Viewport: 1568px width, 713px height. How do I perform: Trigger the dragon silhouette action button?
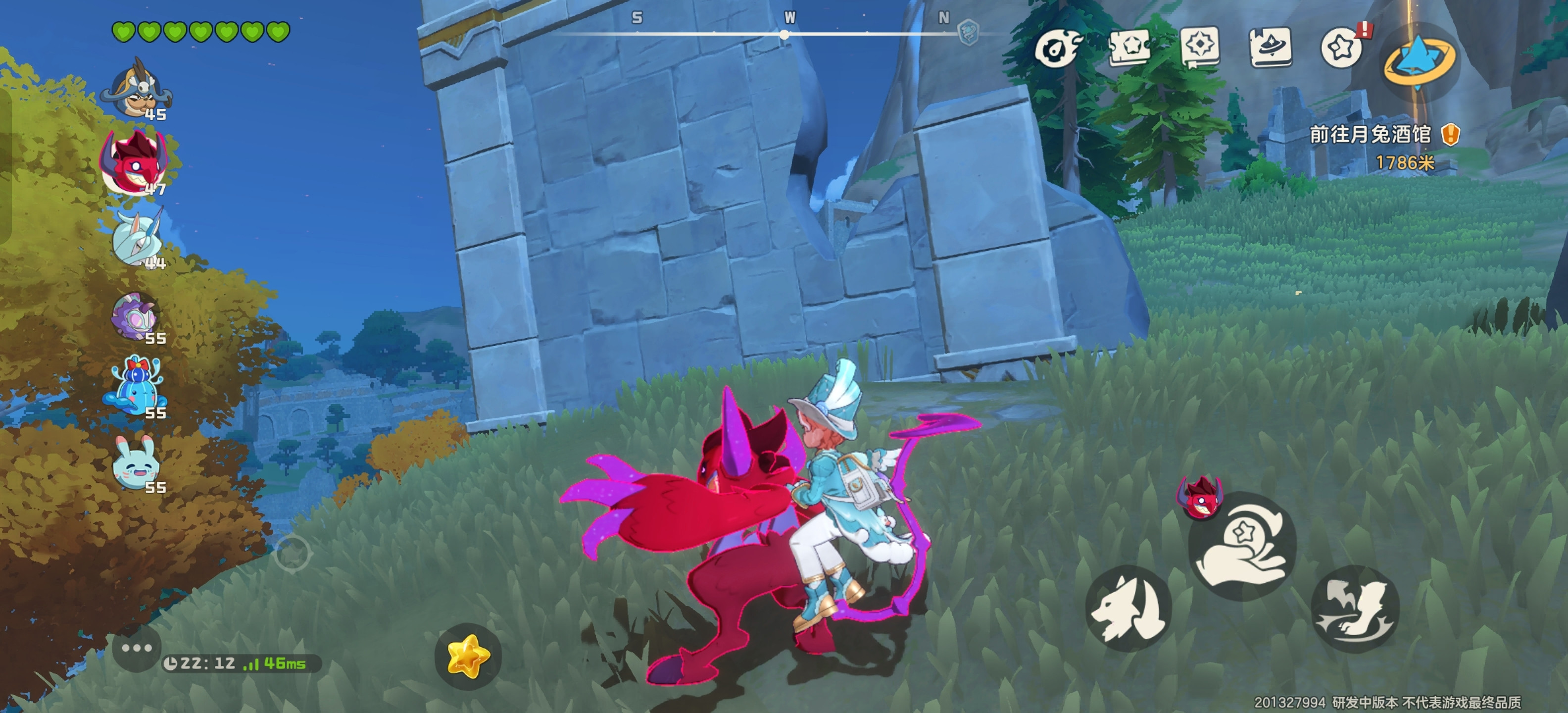coord(1355,608)
